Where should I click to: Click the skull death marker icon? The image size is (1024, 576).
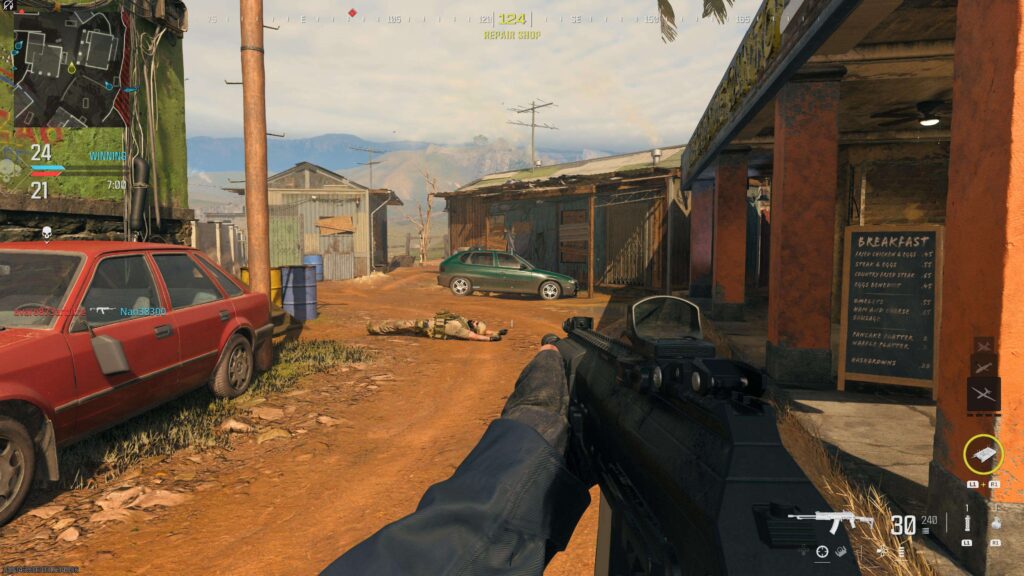click(46, 233)
